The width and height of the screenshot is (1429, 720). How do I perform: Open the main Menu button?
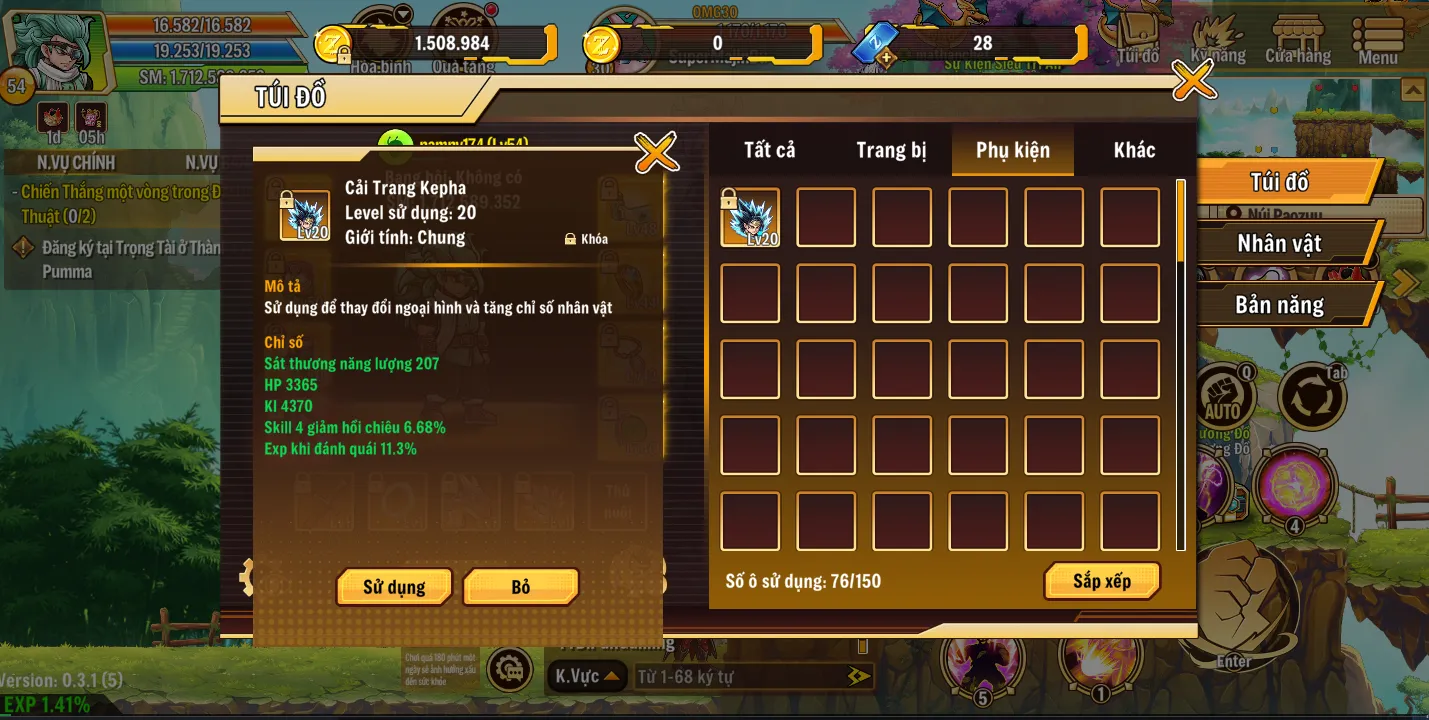(1378, 40)
